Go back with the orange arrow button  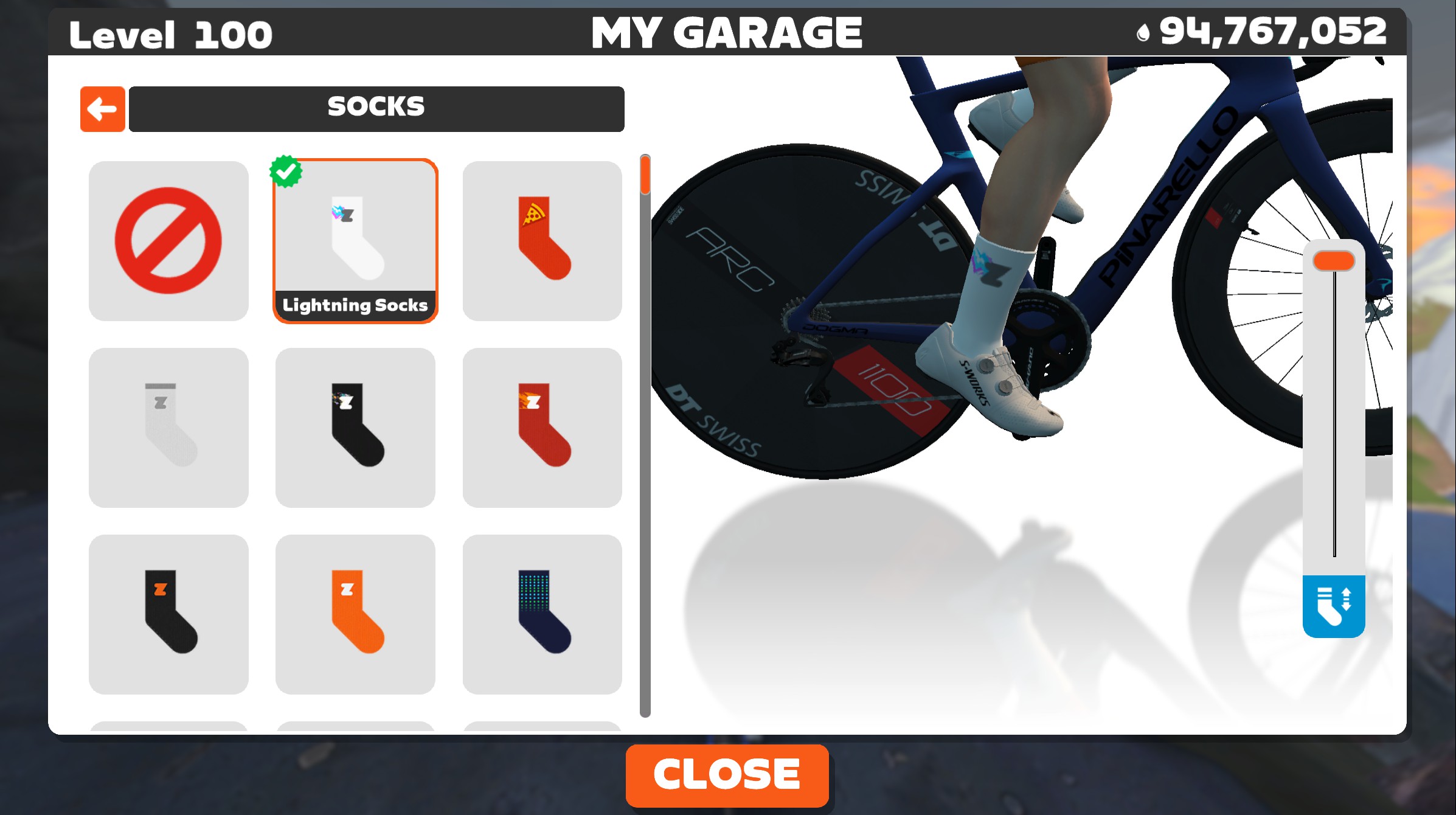pos(102,109)
